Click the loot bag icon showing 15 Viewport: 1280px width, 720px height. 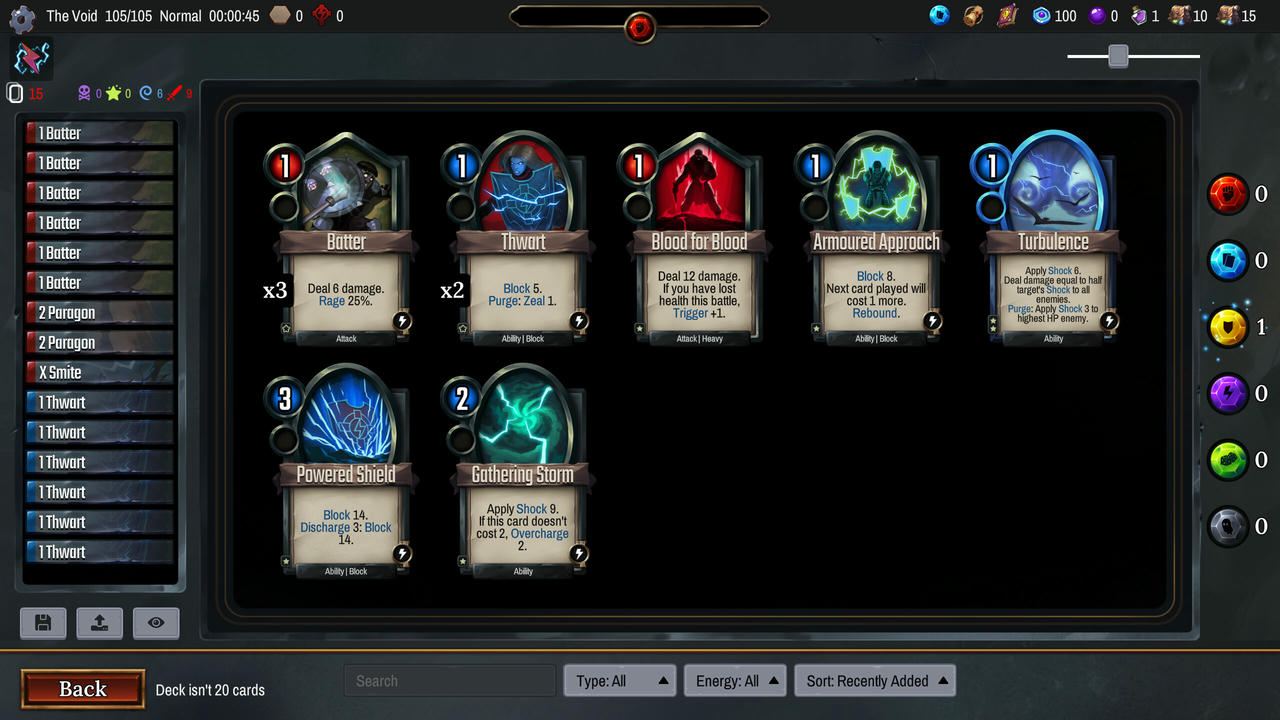click(1227, 15)
